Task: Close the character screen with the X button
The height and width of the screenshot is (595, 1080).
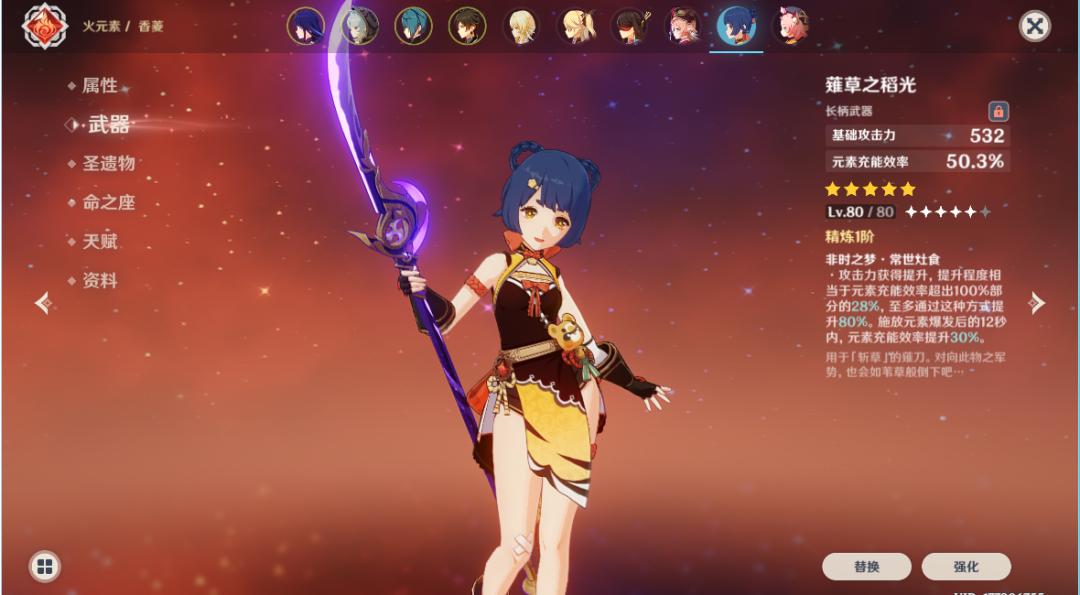Action: click(1034, 26)
